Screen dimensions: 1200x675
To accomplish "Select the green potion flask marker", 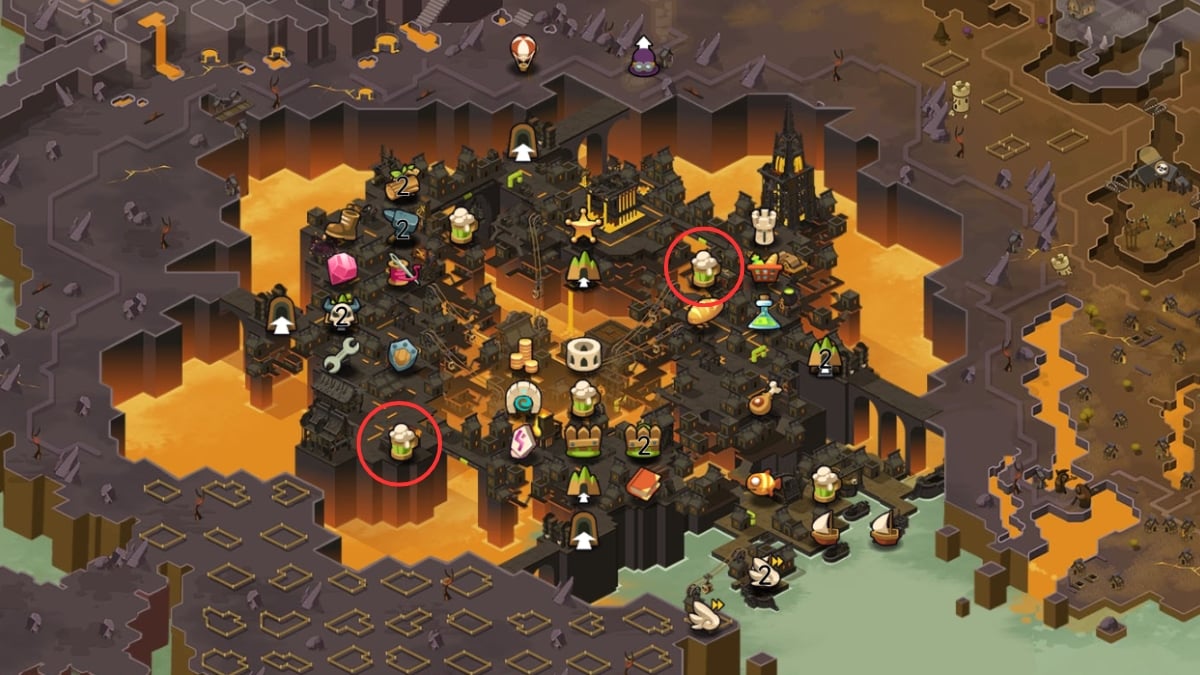I will (764, 314).
